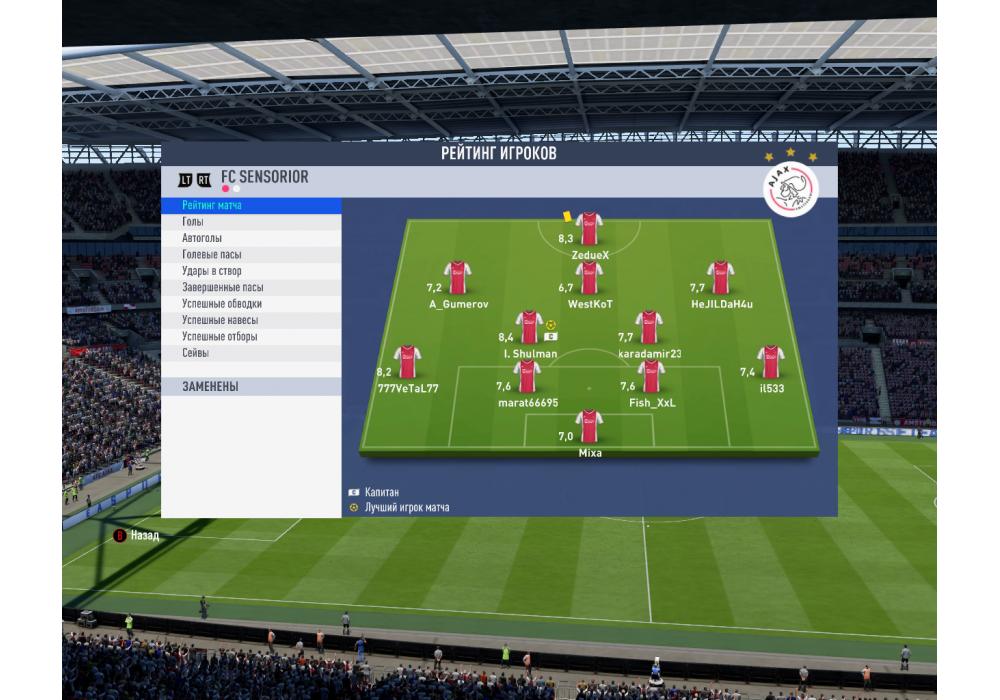Click player il533 on the pitch
Image resolution: width=1000 pixels, height=700 pixels.
[x=769, y=362]
